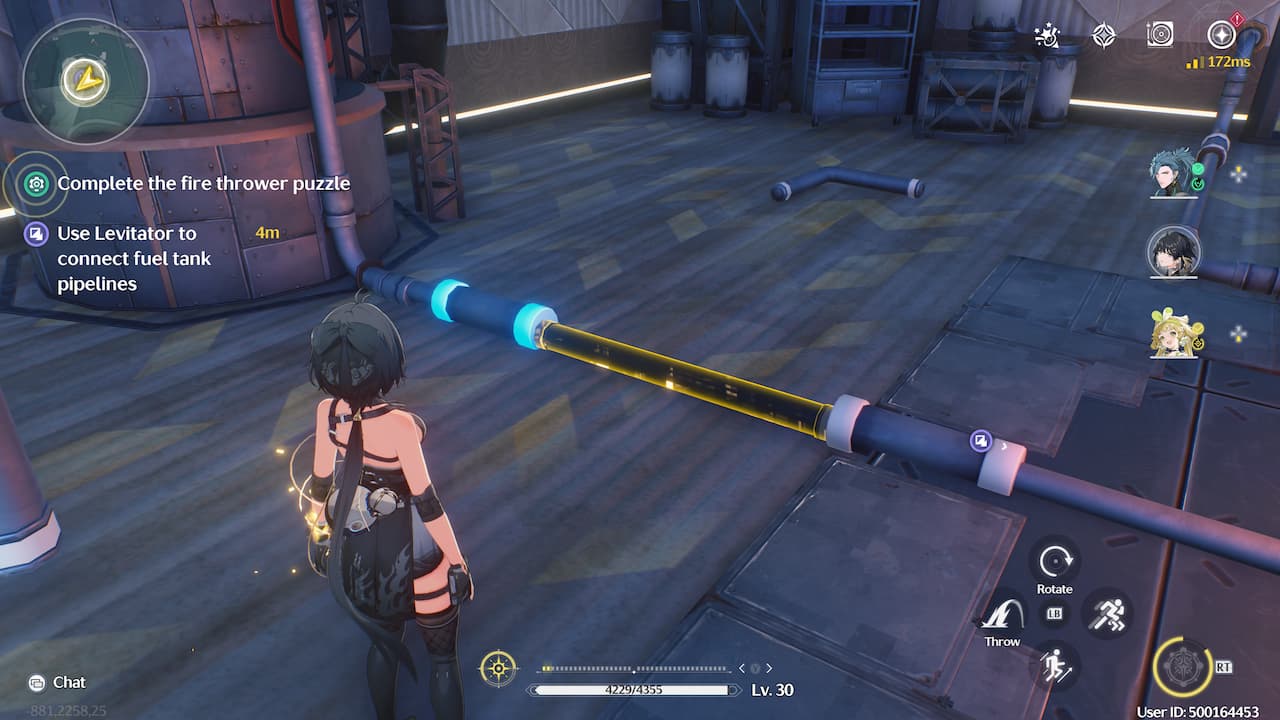
Task: Open the turntable record player icon
Action: 1160,35
